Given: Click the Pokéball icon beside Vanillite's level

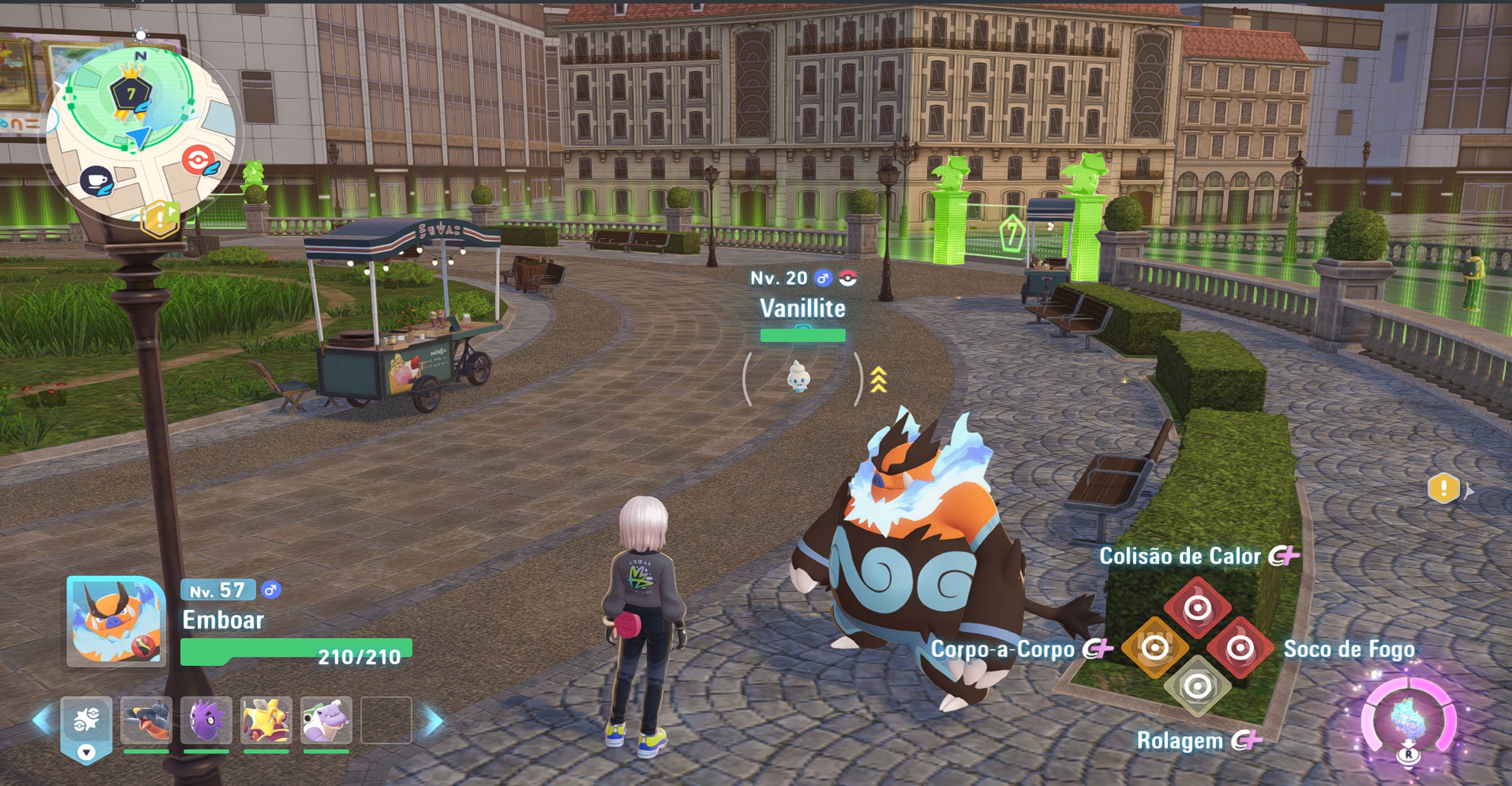Looking at the screenshot, I should pyautogui.click(x=847, y=277).
